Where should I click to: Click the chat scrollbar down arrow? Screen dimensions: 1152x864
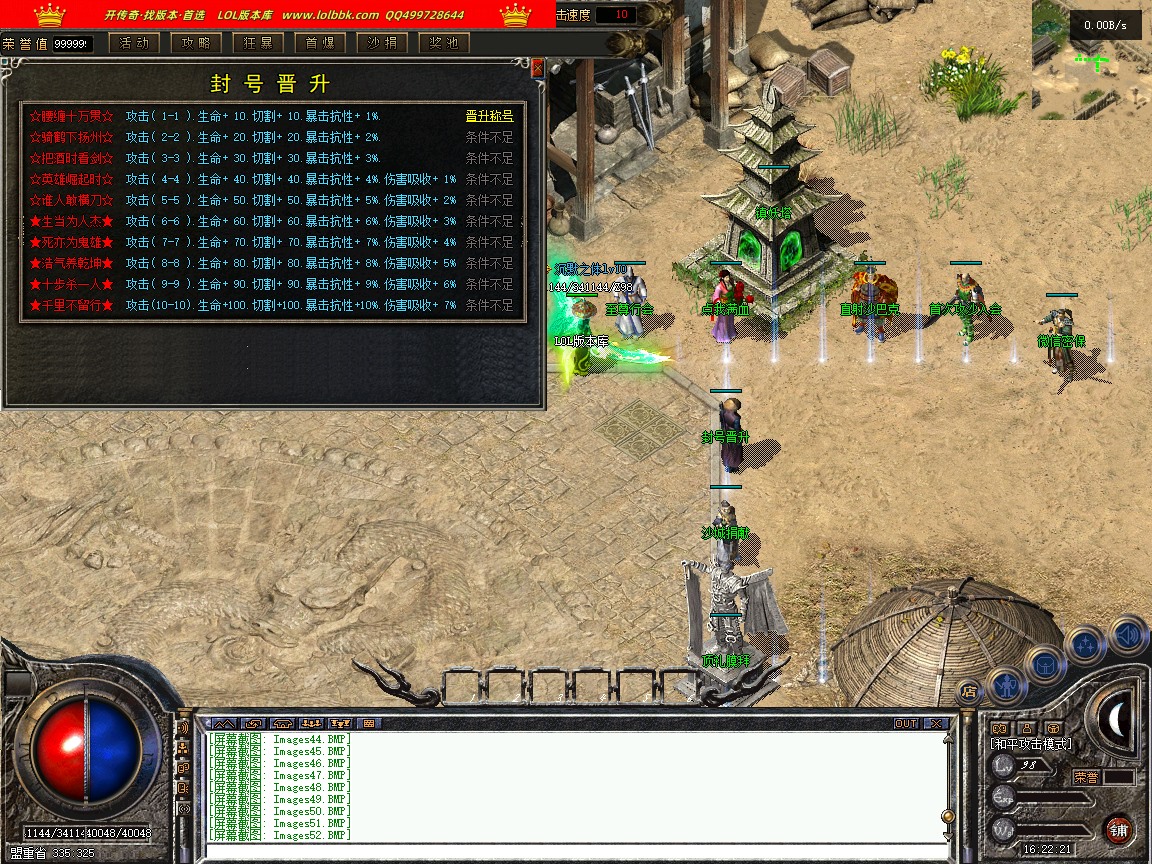coord(948,834)
